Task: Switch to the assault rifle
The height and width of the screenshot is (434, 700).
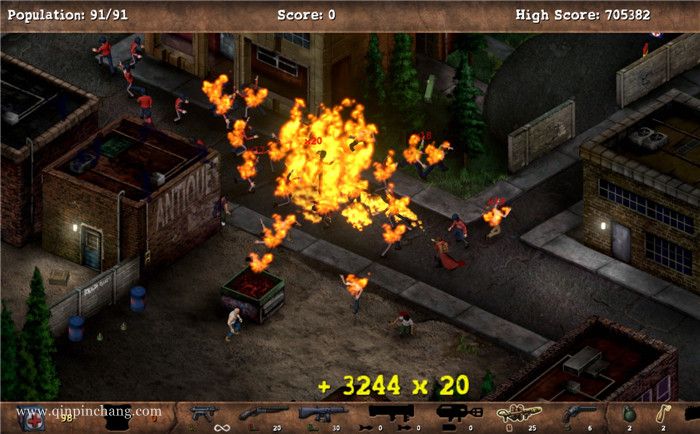Action: pos(323,413)
